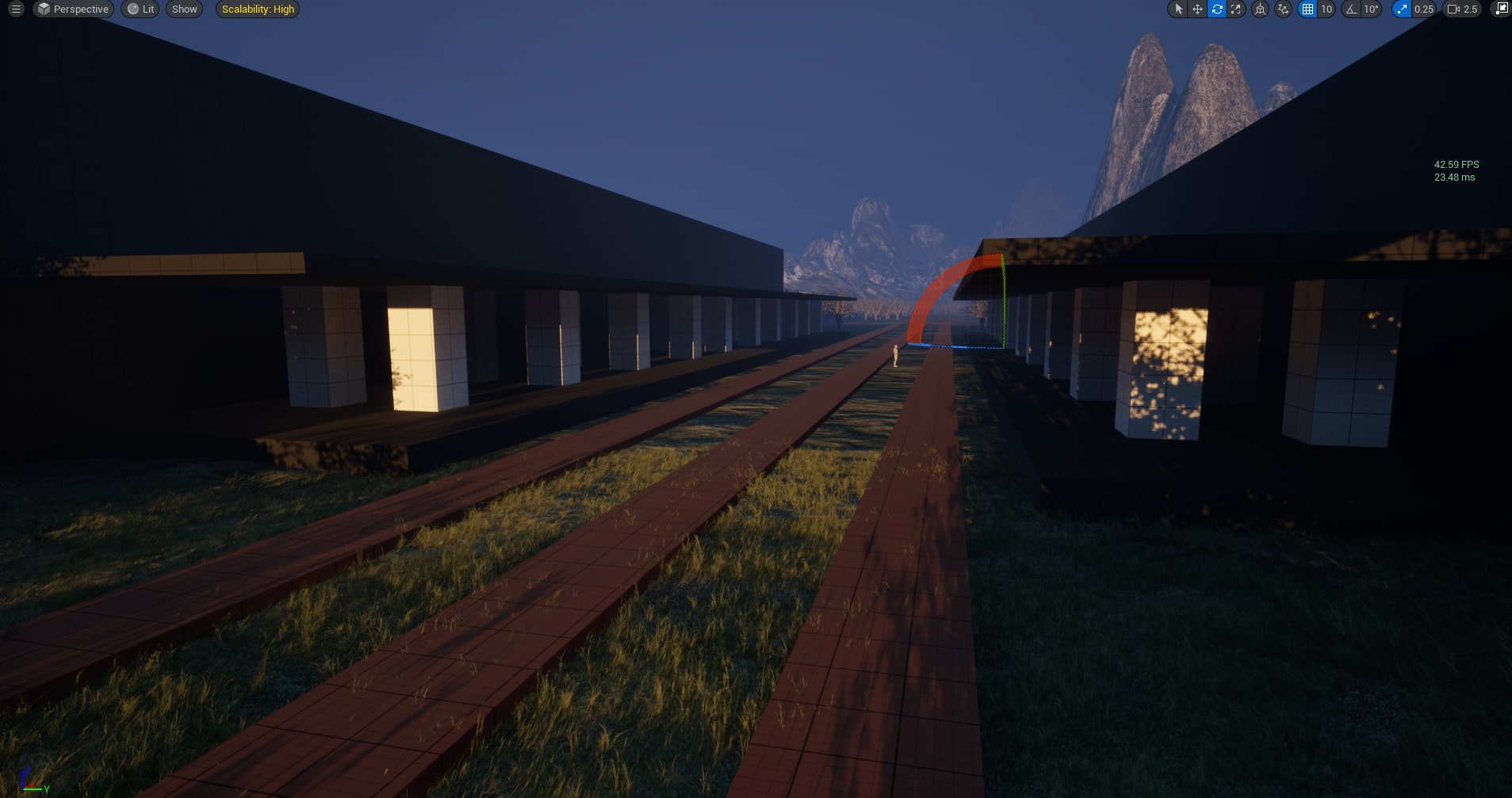Open the Scalability: High settings menu
This screenshot has width=1512, height=798.
click(257, 10)
